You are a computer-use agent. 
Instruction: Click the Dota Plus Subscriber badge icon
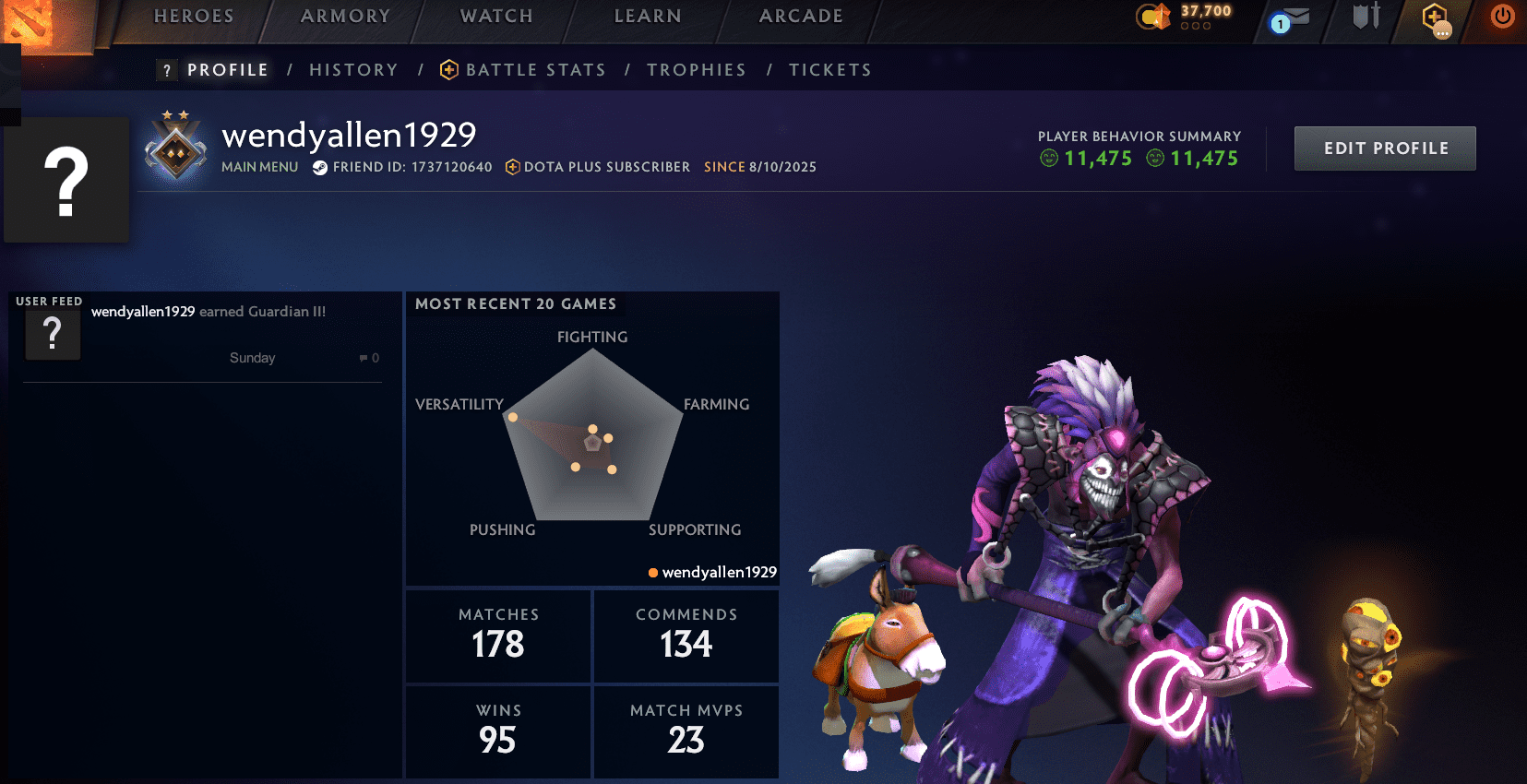512,167
